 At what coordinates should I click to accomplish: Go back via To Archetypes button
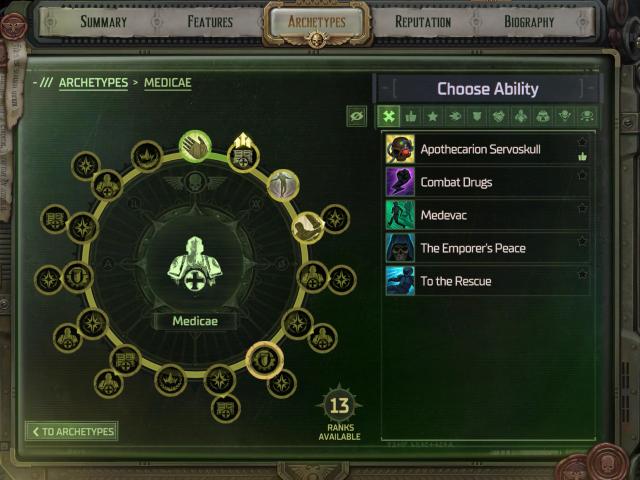click(x=71, y=431)
